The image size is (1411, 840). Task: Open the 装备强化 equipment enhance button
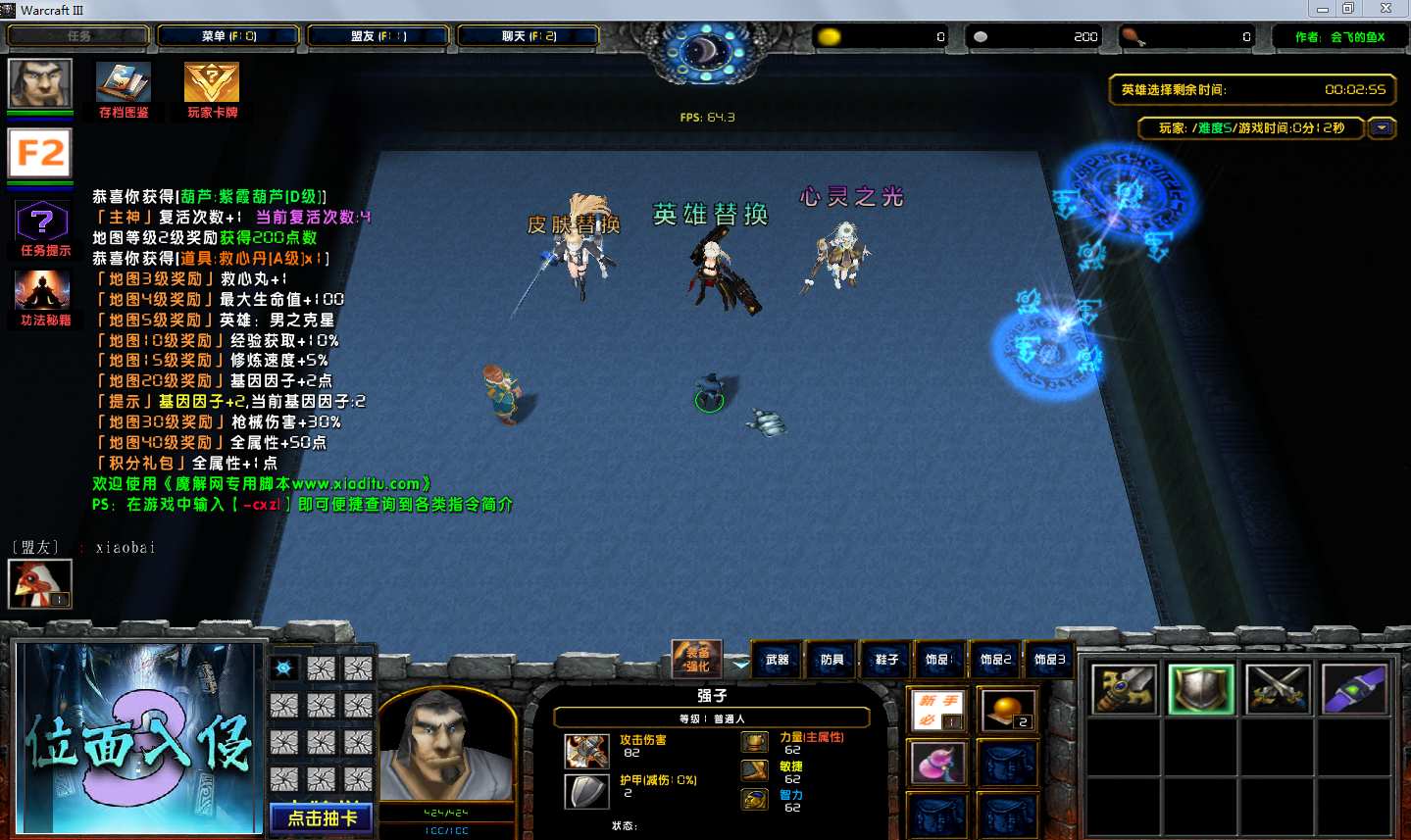(x=697, y=658)
